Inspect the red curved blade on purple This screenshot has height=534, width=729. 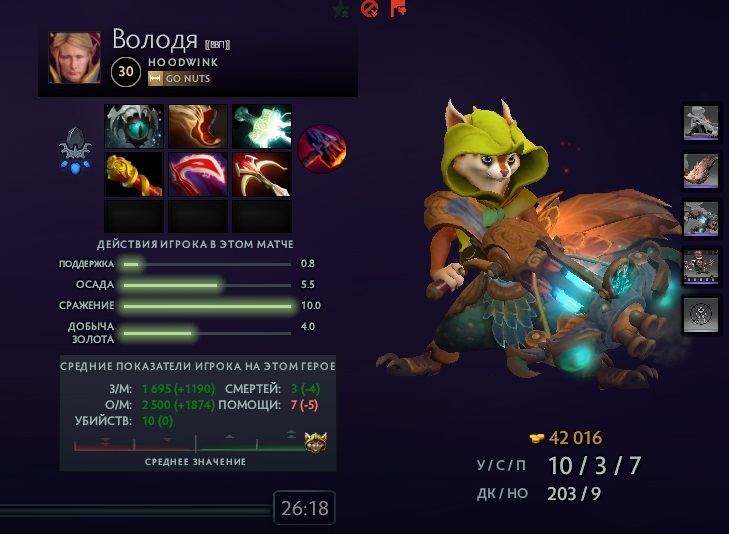click(x=198, y=174)
